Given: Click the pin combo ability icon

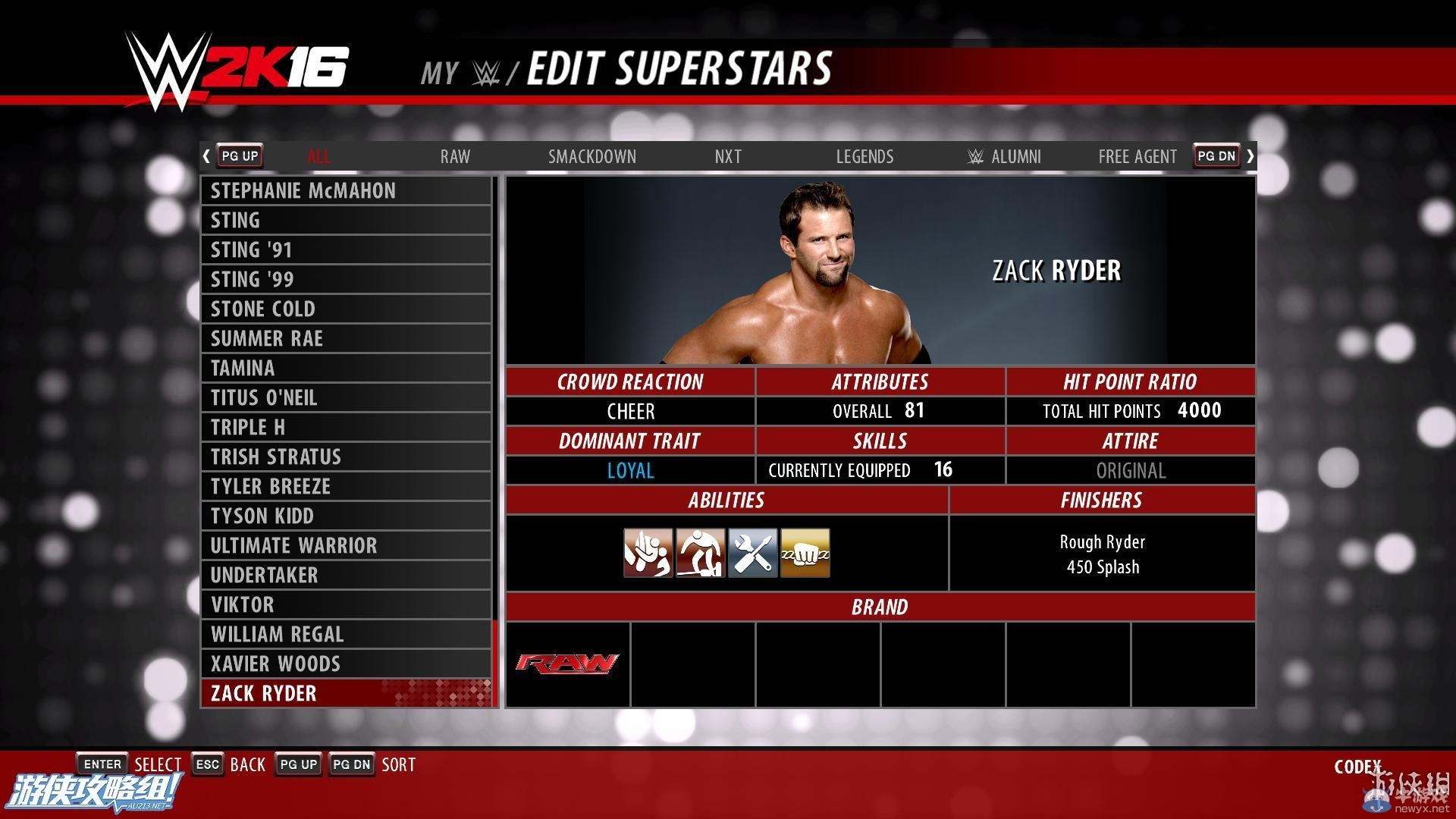Looking at the screenshot, I should (700, 553).
